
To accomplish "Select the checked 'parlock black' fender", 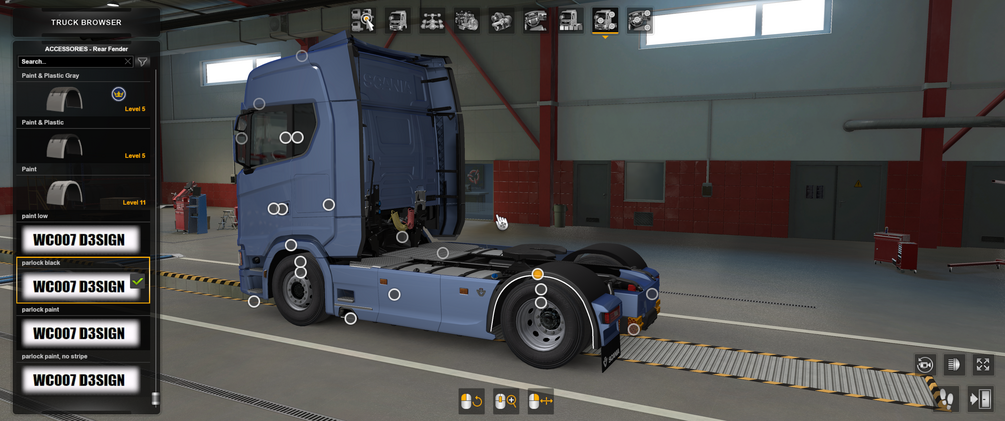I will tap(83, 285).
